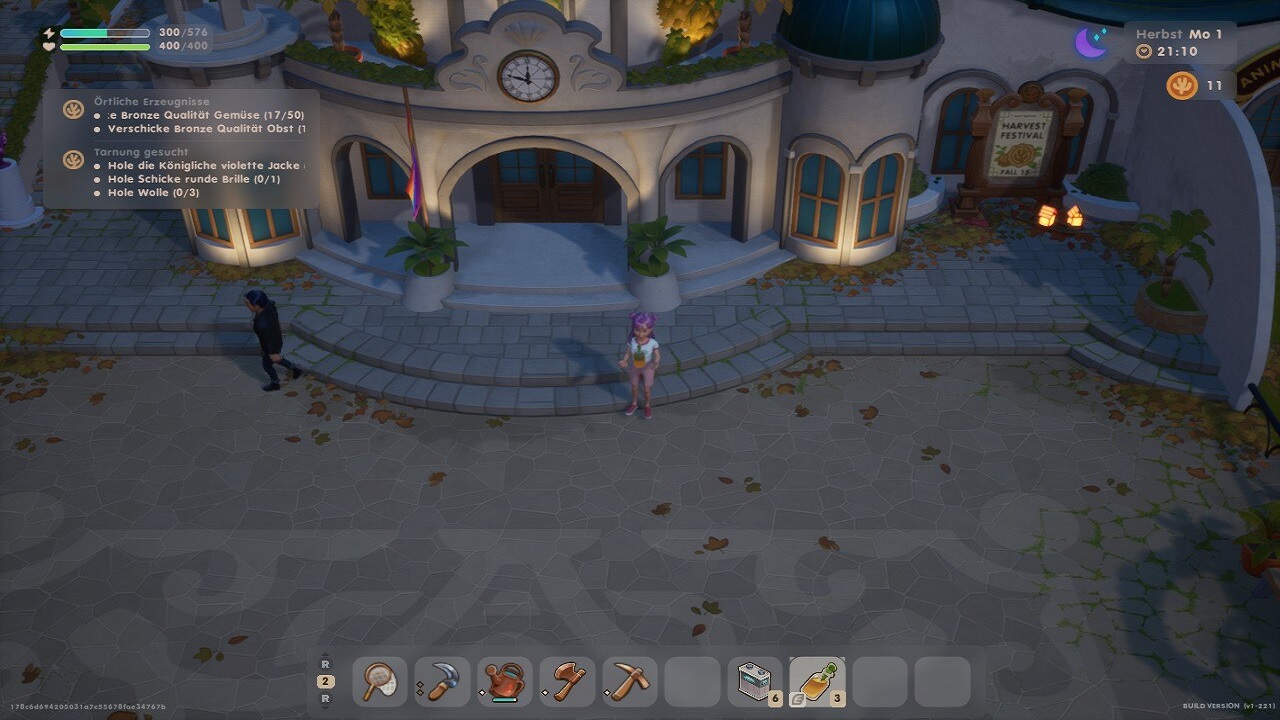The height and width of the screenshot is (720, 1280).
Task: Select the bug net hotbar slot
Action: pyautogui.click(x=380, y=682)
